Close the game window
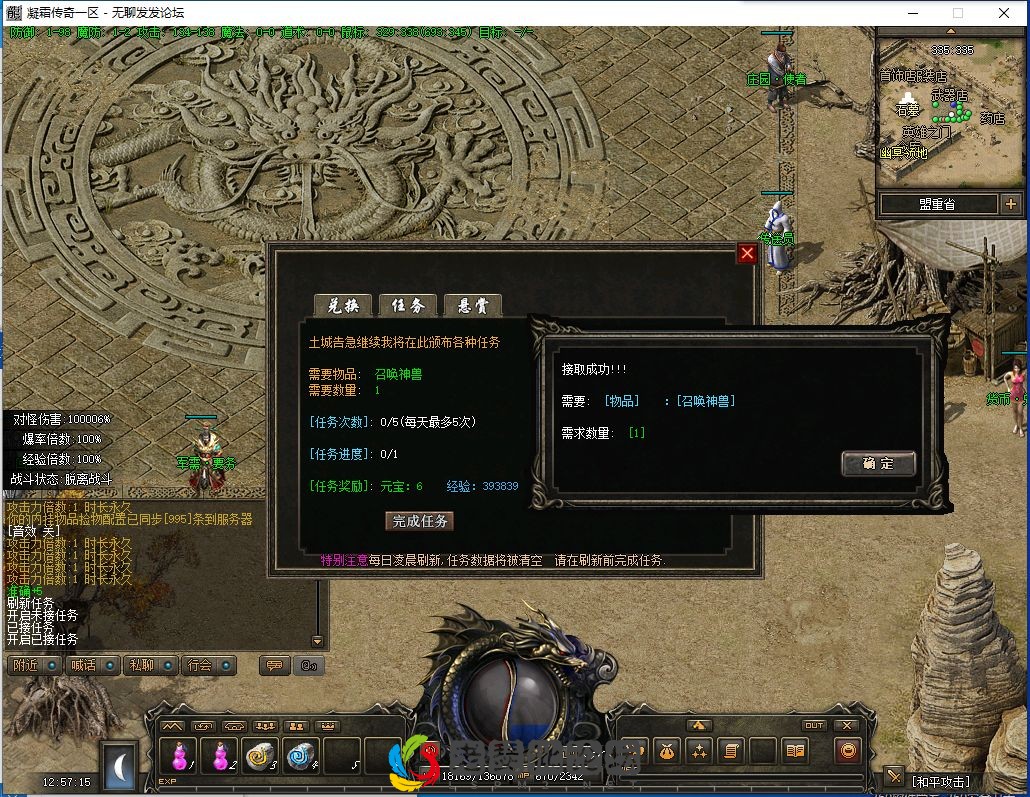The image size is (1030, 797). [1004, 13]
